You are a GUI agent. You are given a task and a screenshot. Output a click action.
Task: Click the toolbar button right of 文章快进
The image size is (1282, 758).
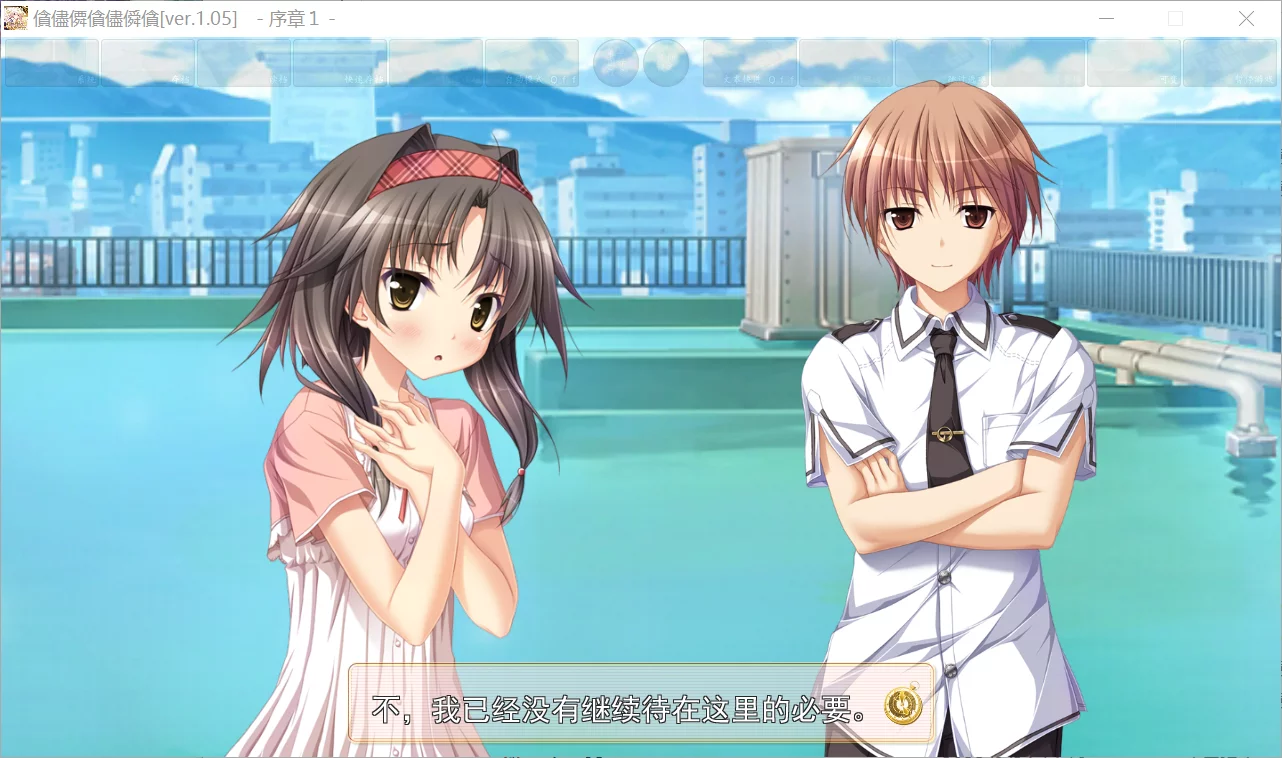[845, 63]
